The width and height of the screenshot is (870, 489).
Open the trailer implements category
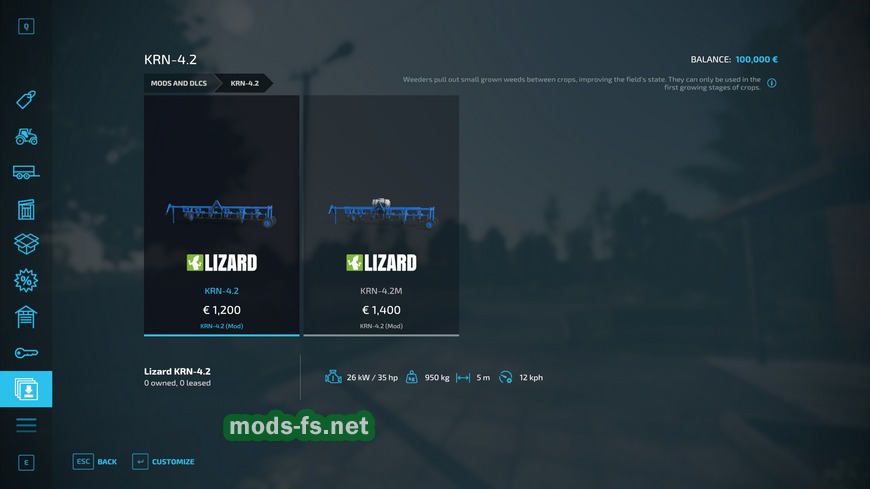26,172
